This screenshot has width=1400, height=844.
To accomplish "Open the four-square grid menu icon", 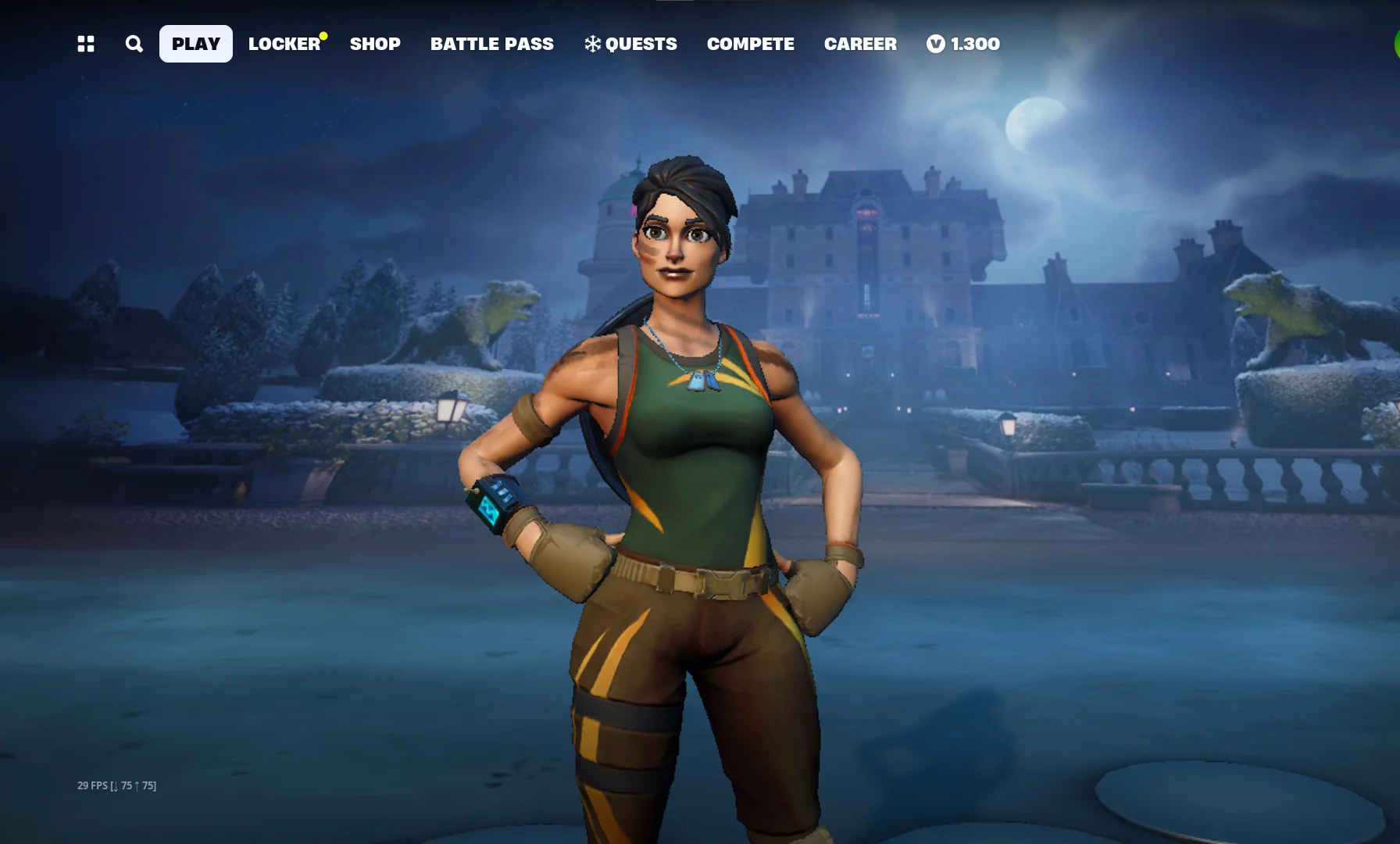I will click(86, 44).
